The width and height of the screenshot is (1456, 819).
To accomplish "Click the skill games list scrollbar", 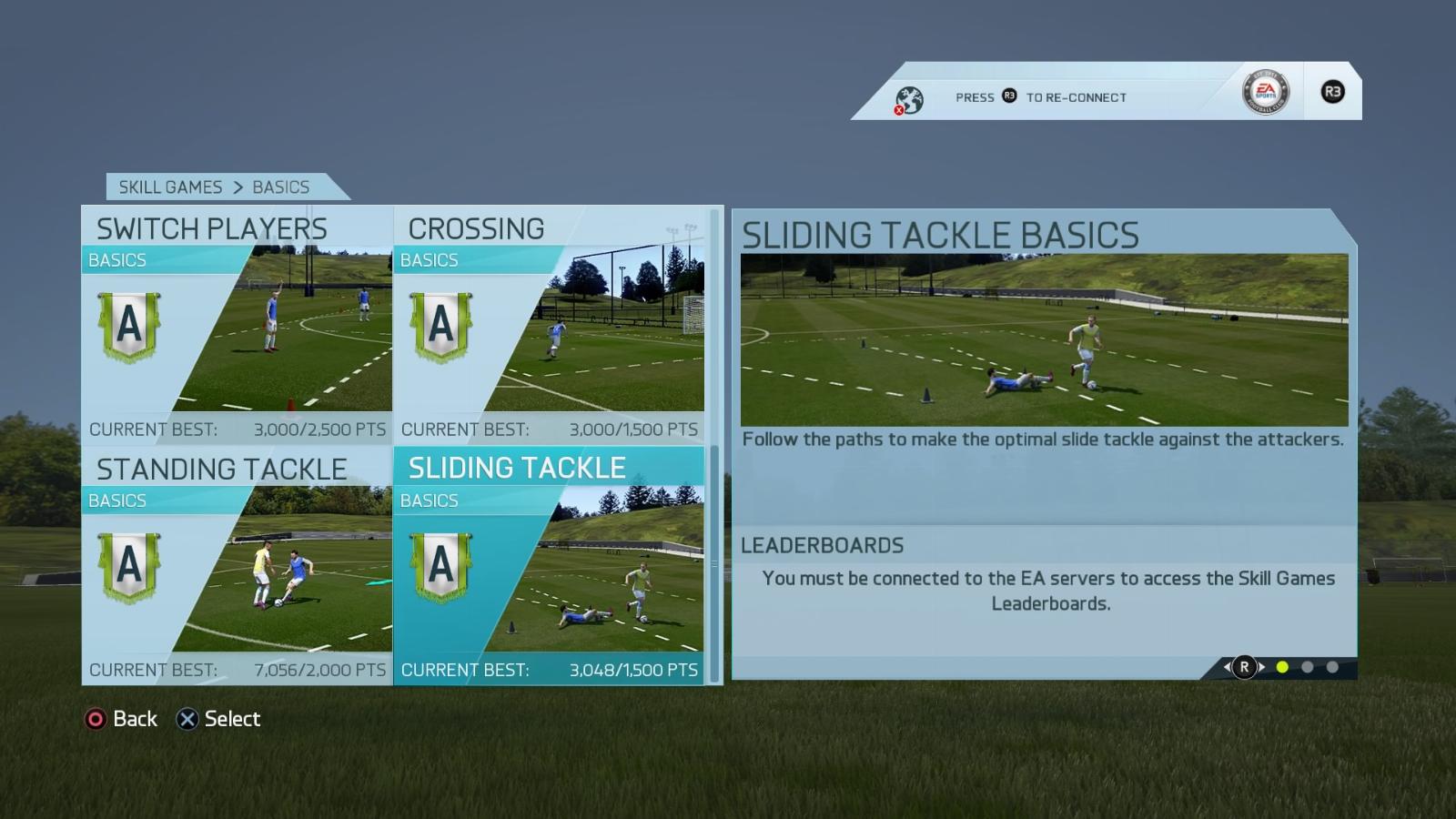I will coord(714,564).
